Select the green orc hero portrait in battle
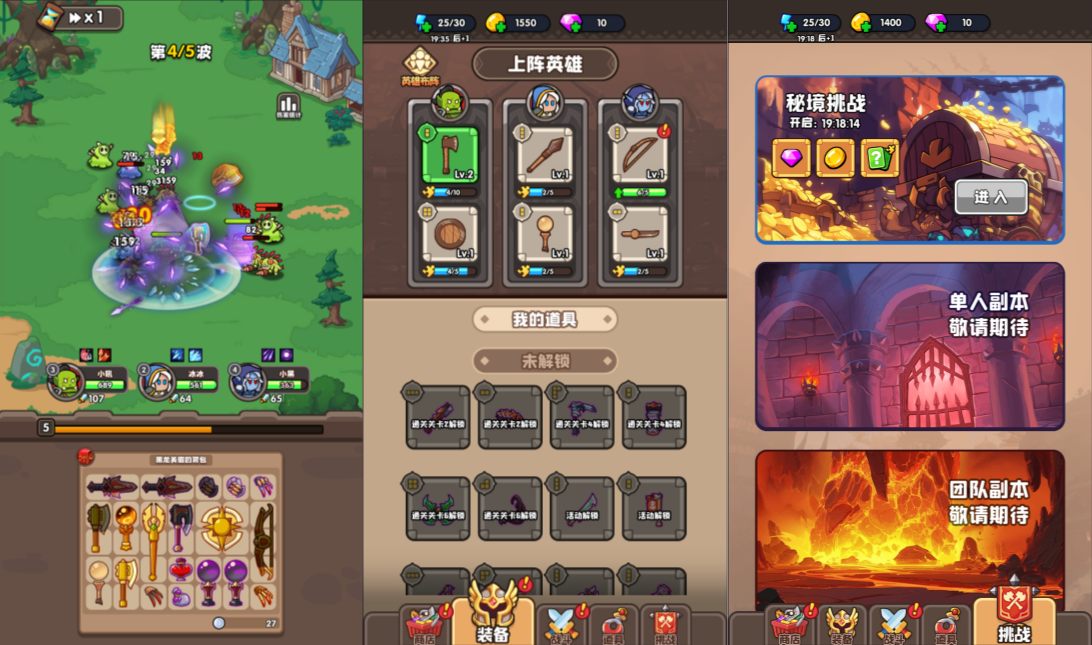The height and width of the screenshot is (645, 1092). (x=67, y=380)
